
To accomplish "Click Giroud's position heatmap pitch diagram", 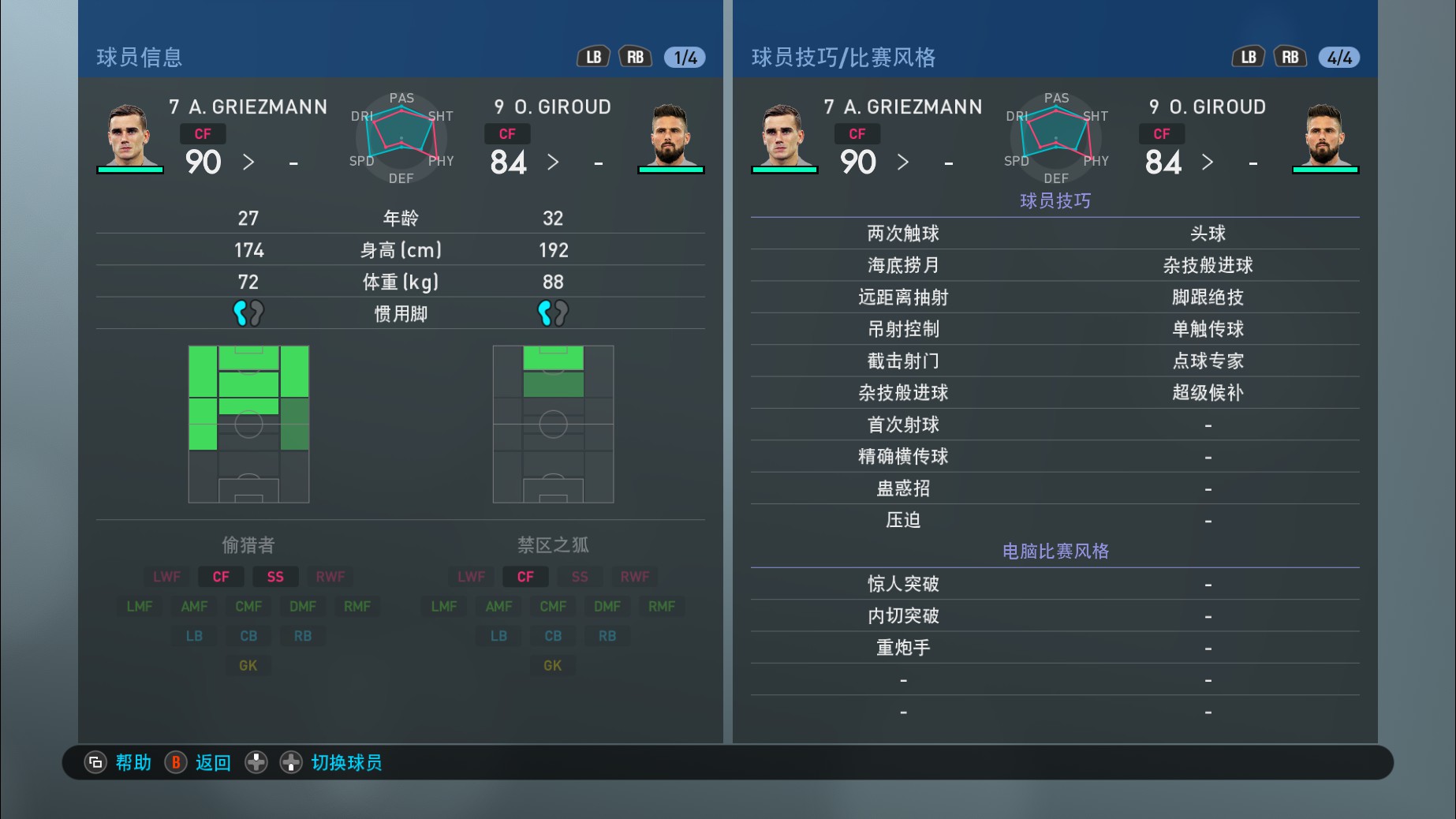I will [x=553, y=424].
